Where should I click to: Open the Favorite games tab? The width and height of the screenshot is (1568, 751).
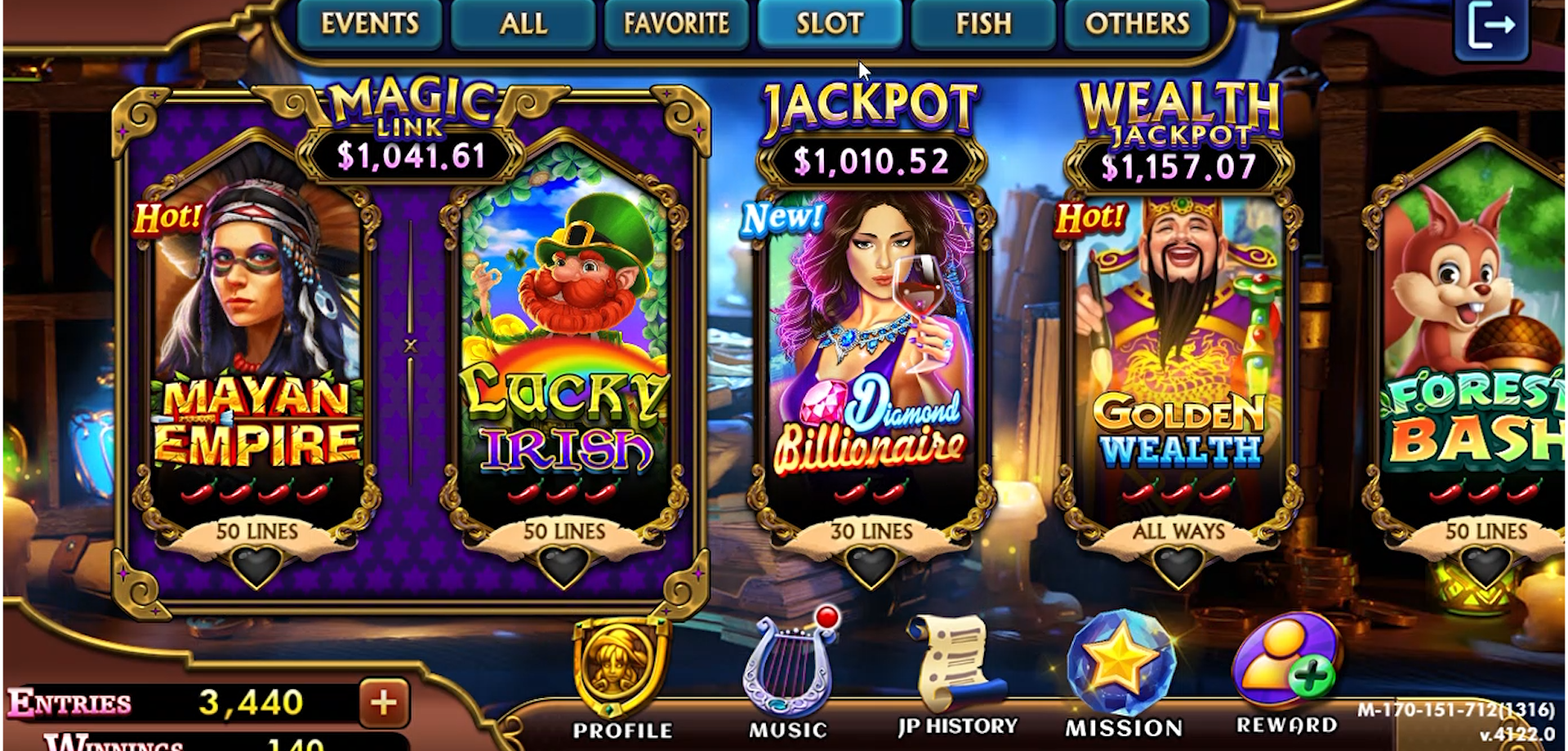(x=676, y=24)
